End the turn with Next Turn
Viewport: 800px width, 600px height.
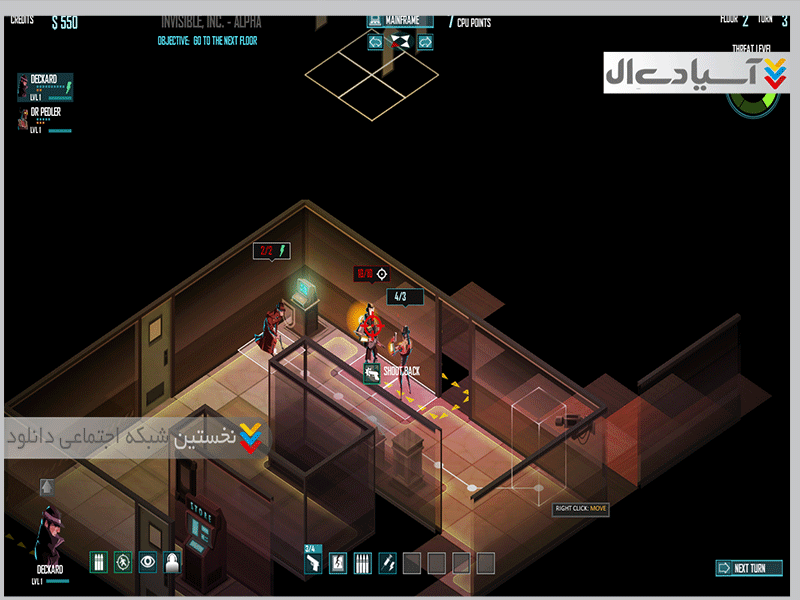(748, 568)
